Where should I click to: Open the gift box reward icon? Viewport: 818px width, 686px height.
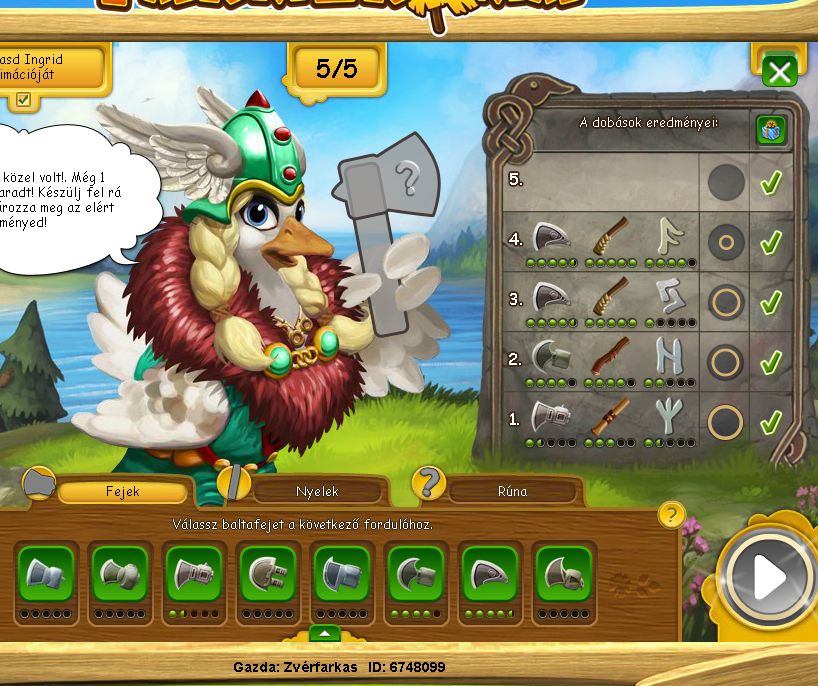770,129
